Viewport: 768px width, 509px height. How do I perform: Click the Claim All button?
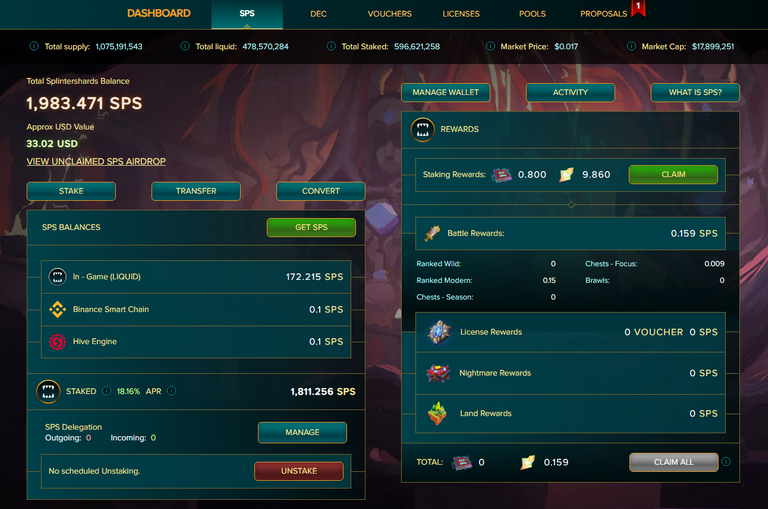click(673, 462)
